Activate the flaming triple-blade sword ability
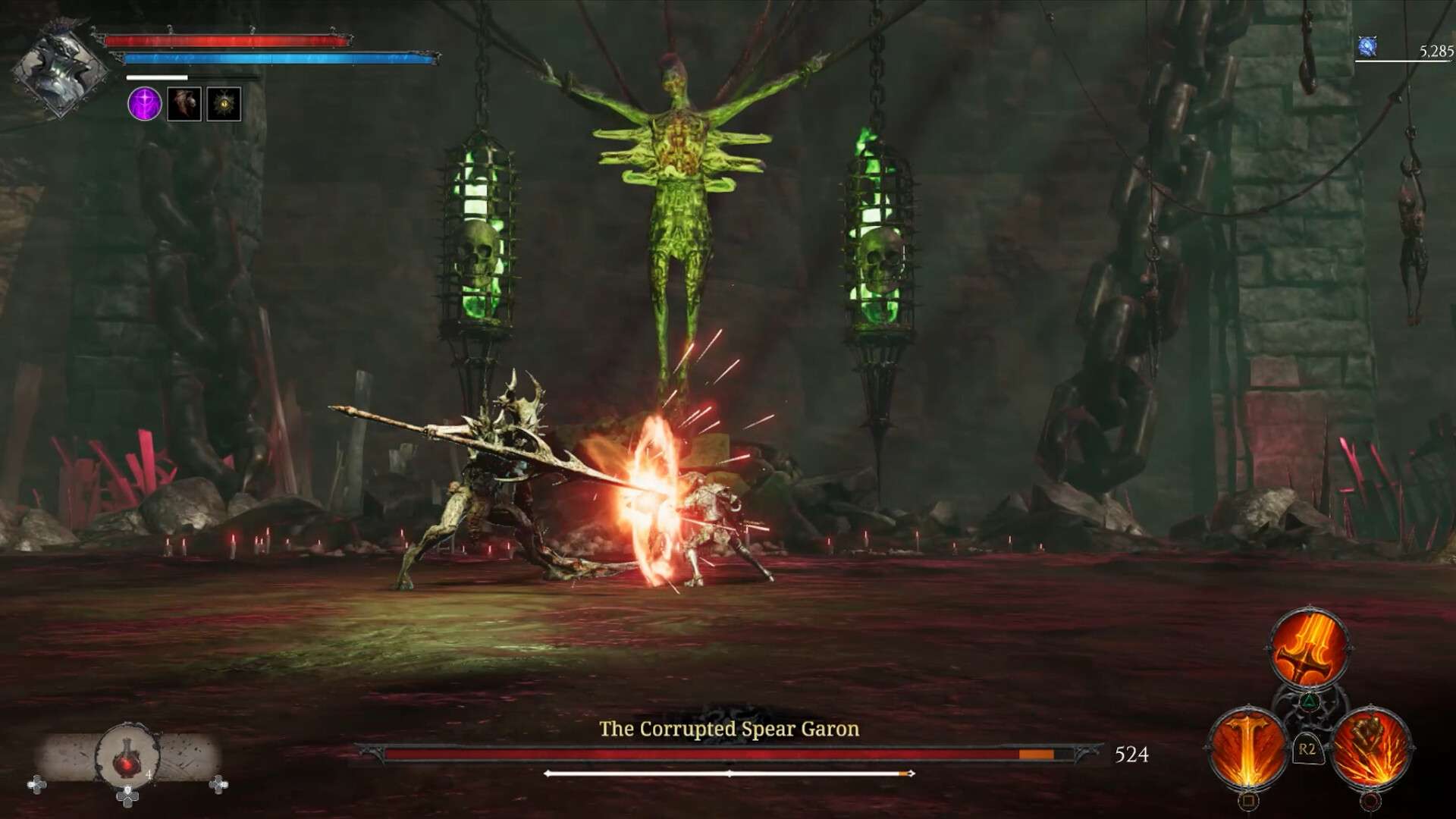1456x819 pixels. pyautogui.click(x=1309, y=650)
